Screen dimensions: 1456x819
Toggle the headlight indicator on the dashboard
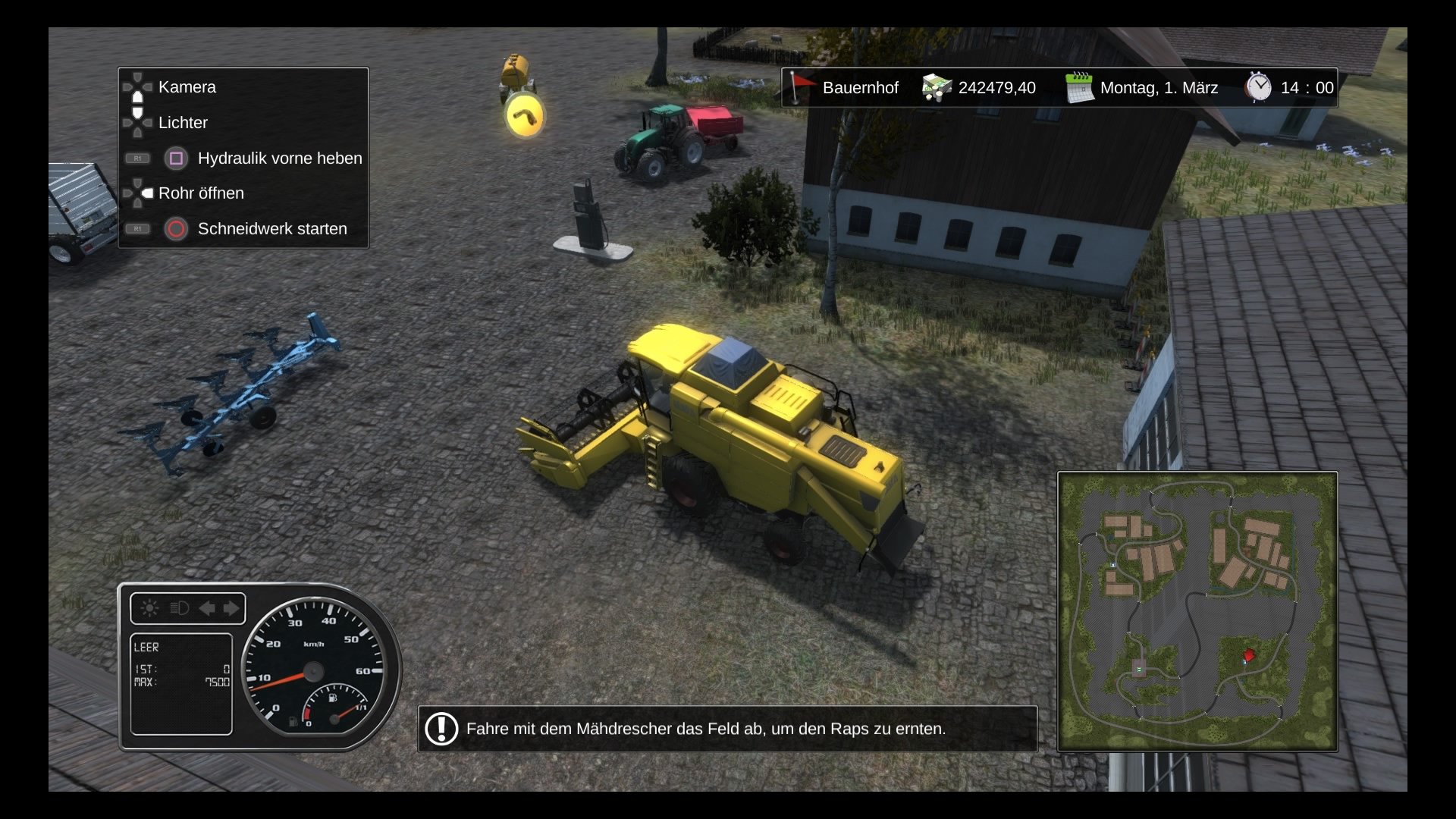click(179, 608)
